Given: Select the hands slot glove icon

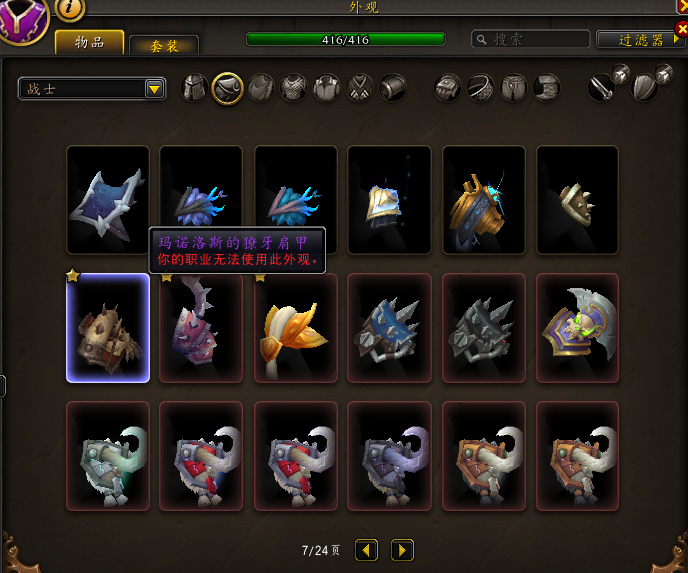Looking at the screenshot, I should pos(447,88).
